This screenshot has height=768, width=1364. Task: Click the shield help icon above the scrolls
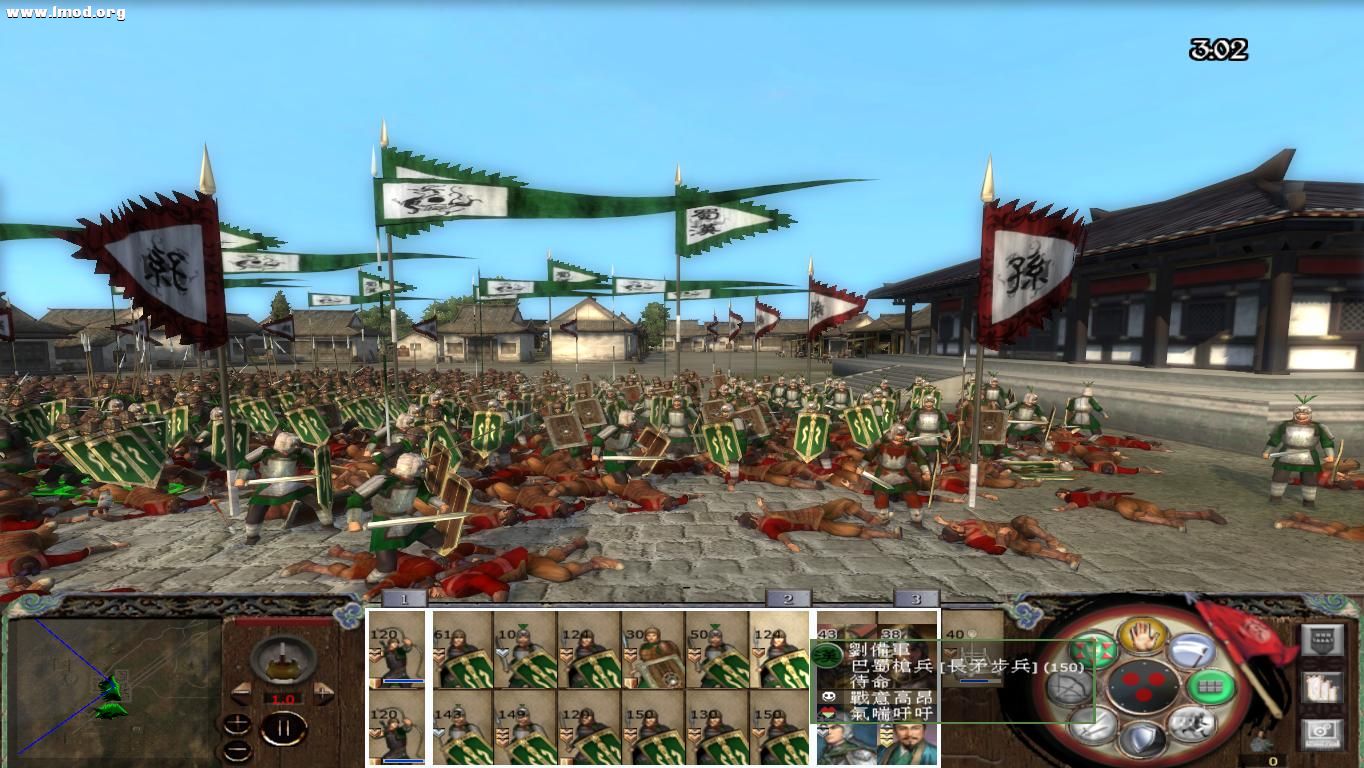pos(1324,639)
